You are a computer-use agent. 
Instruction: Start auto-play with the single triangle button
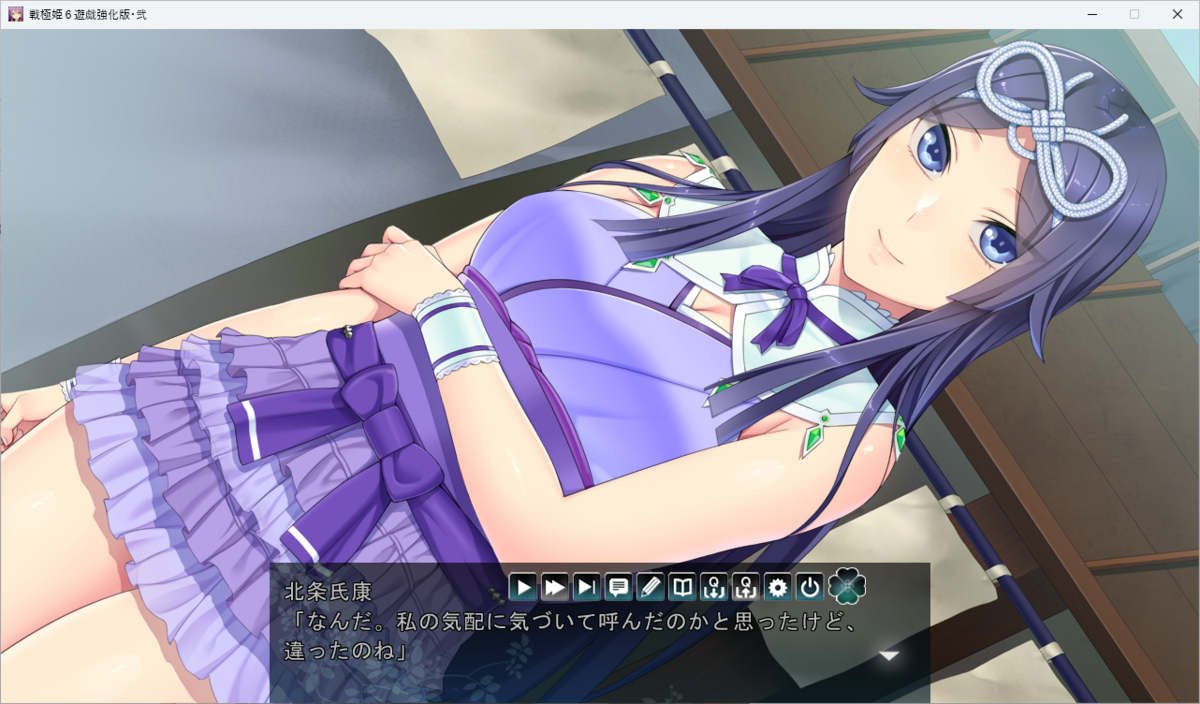(523, 587)
